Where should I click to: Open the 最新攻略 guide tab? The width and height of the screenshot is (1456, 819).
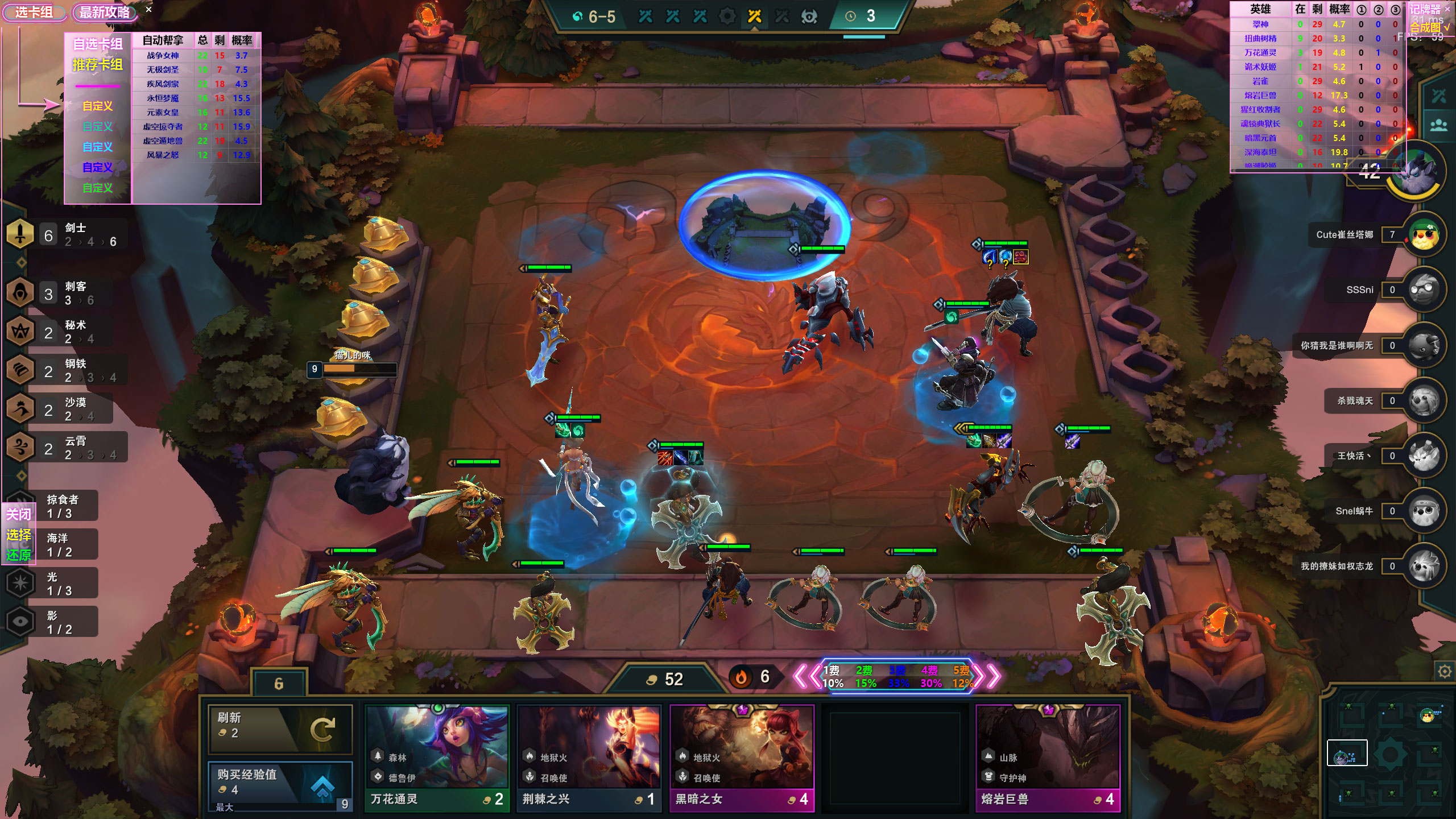pyautogui.click(x=105, y=13)
